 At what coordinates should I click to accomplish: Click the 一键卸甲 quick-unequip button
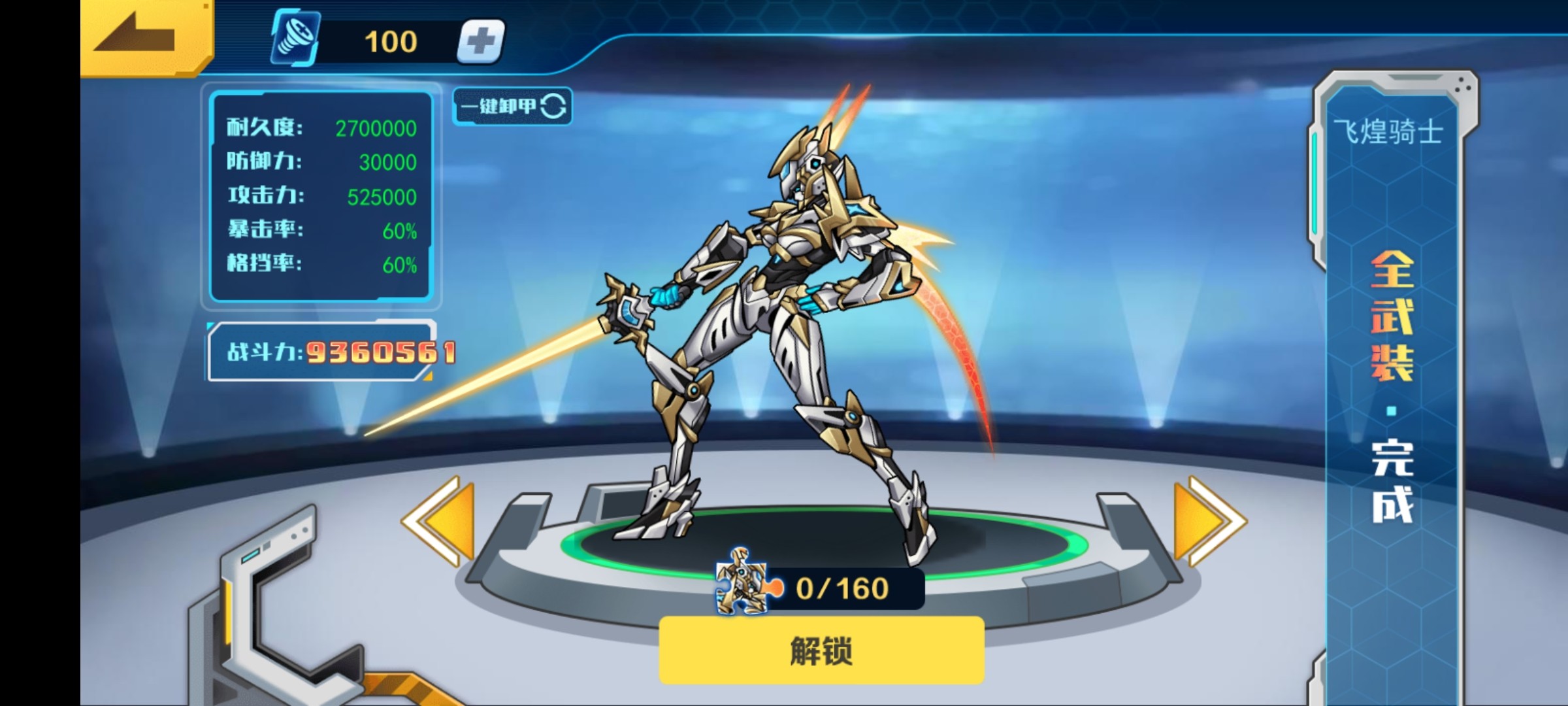(512, 107)
